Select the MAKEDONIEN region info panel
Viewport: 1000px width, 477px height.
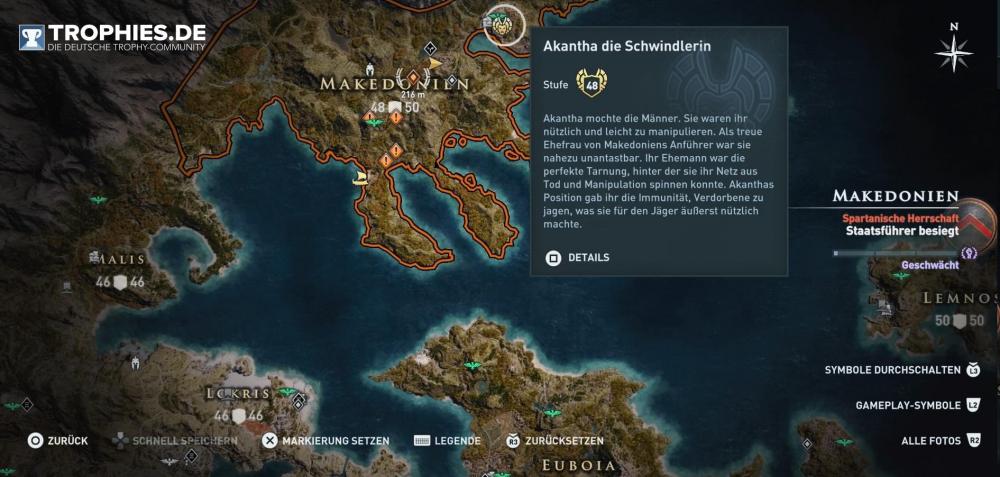click(x=896, y=213)
